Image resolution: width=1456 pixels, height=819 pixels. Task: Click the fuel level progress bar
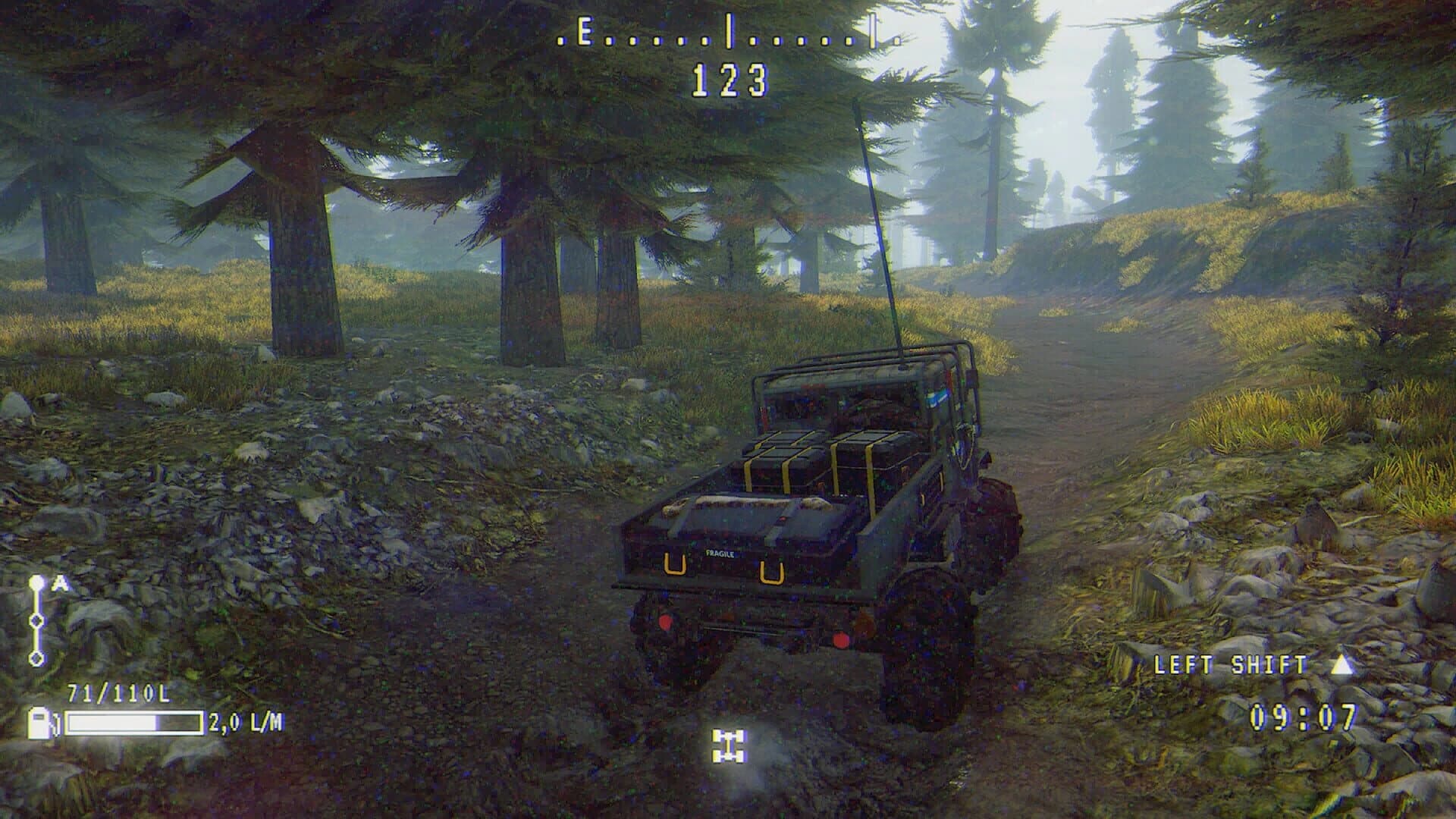pos(135,723)
